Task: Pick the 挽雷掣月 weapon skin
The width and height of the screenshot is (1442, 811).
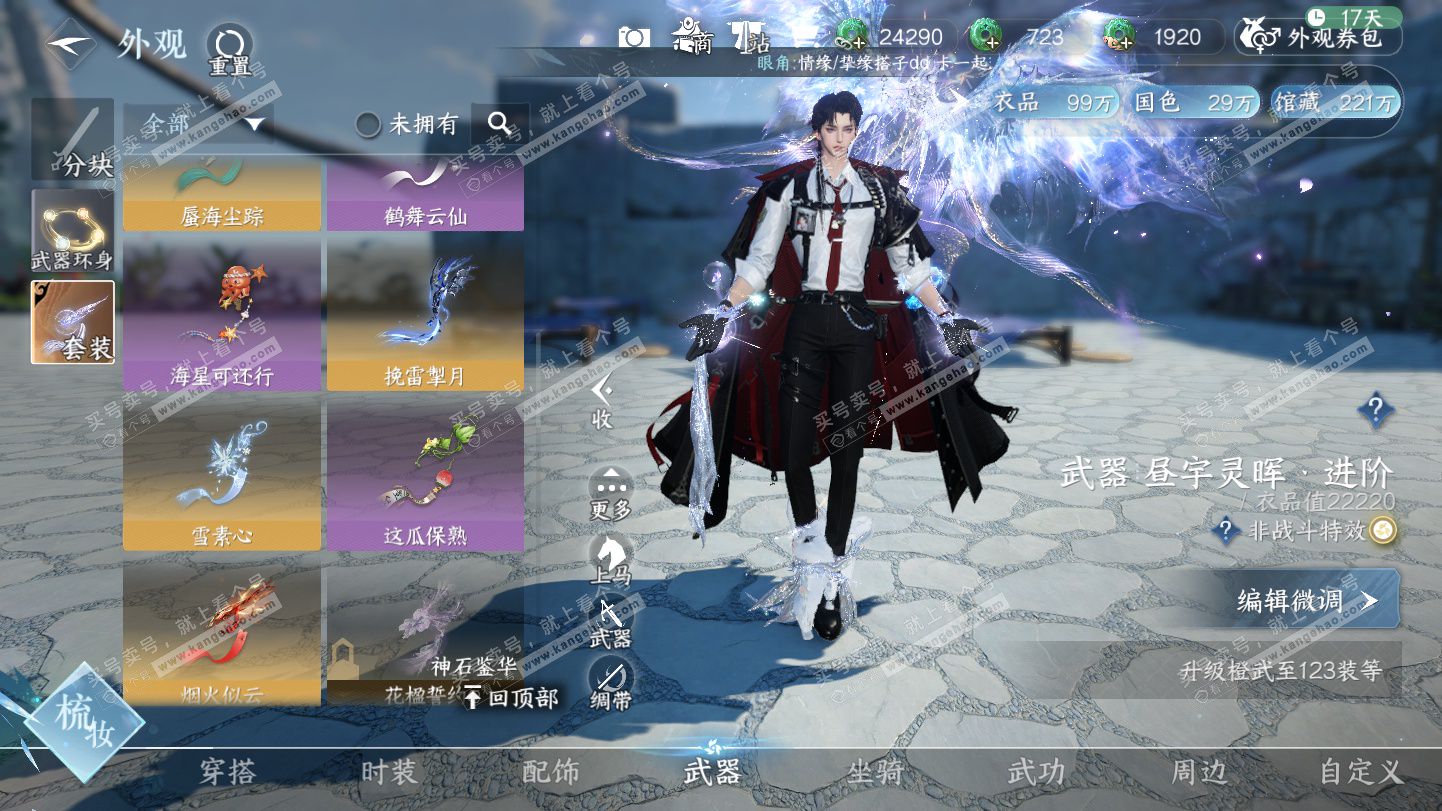Action: [425, 314]
